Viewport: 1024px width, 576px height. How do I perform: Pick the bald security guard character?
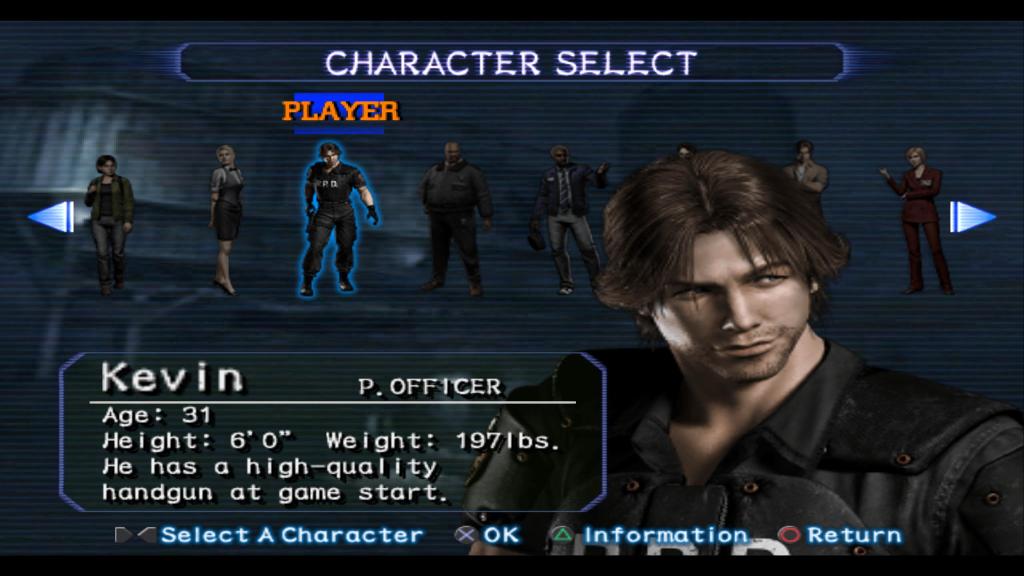454,217
